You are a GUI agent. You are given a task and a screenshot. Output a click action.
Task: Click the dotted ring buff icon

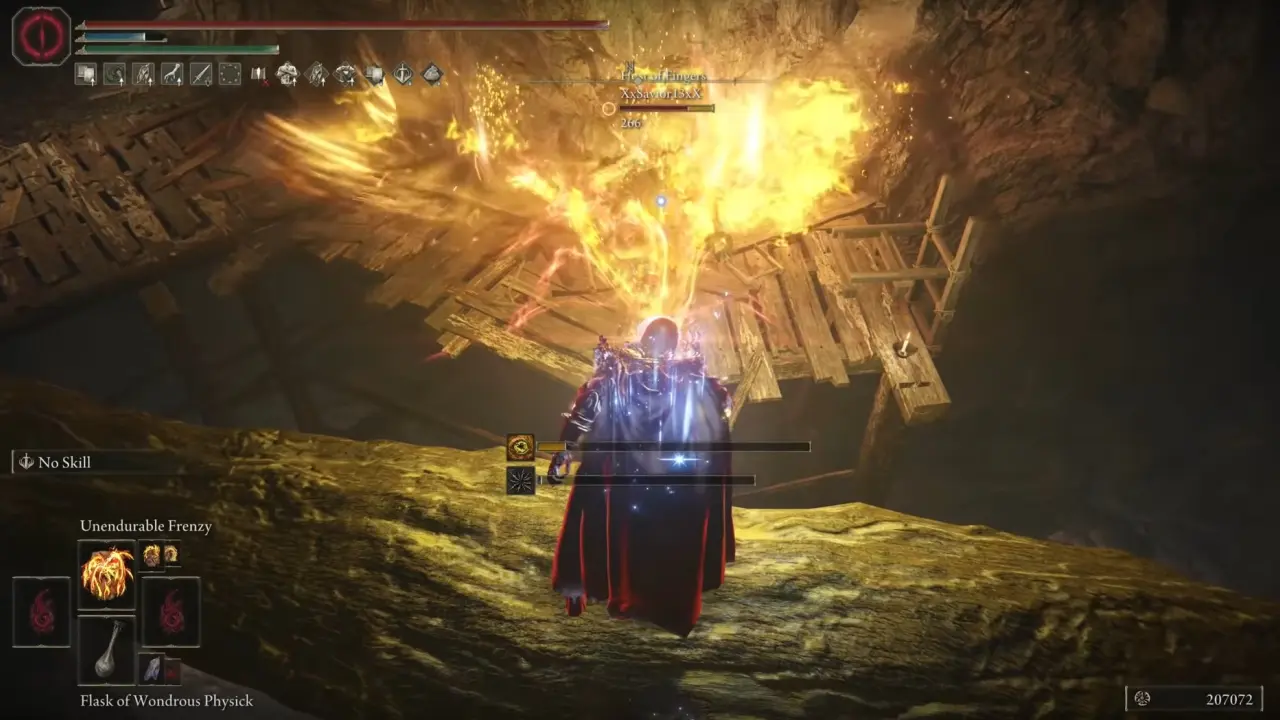tap(230, 73)
